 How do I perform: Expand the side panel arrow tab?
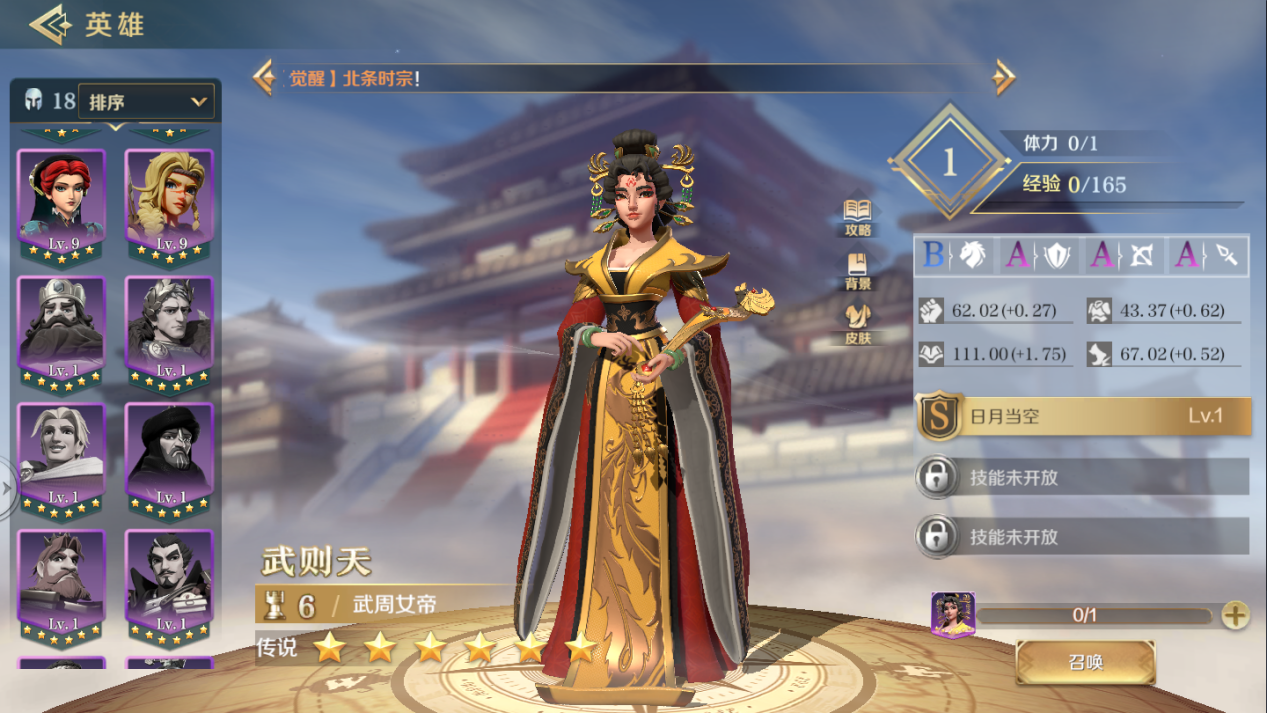point(8,488)
